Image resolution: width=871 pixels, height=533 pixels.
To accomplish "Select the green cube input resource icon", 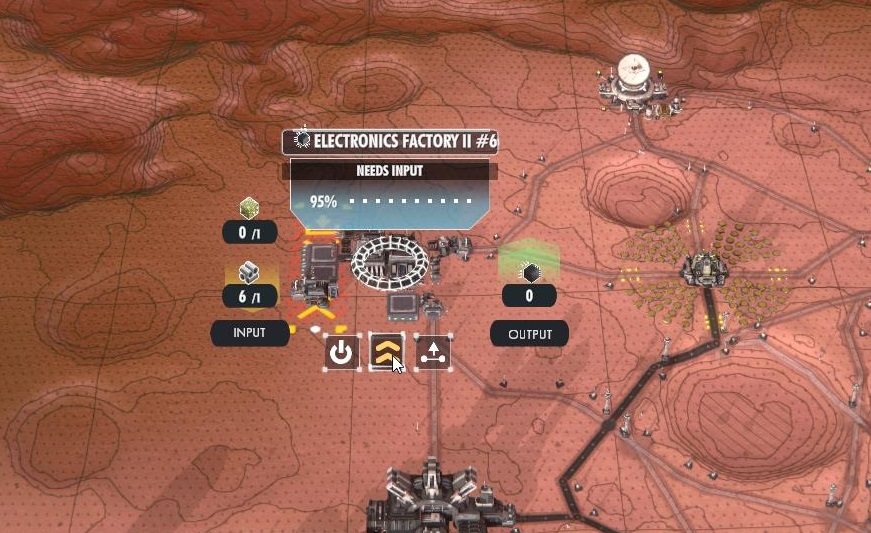I will click(x=249, y=209).
